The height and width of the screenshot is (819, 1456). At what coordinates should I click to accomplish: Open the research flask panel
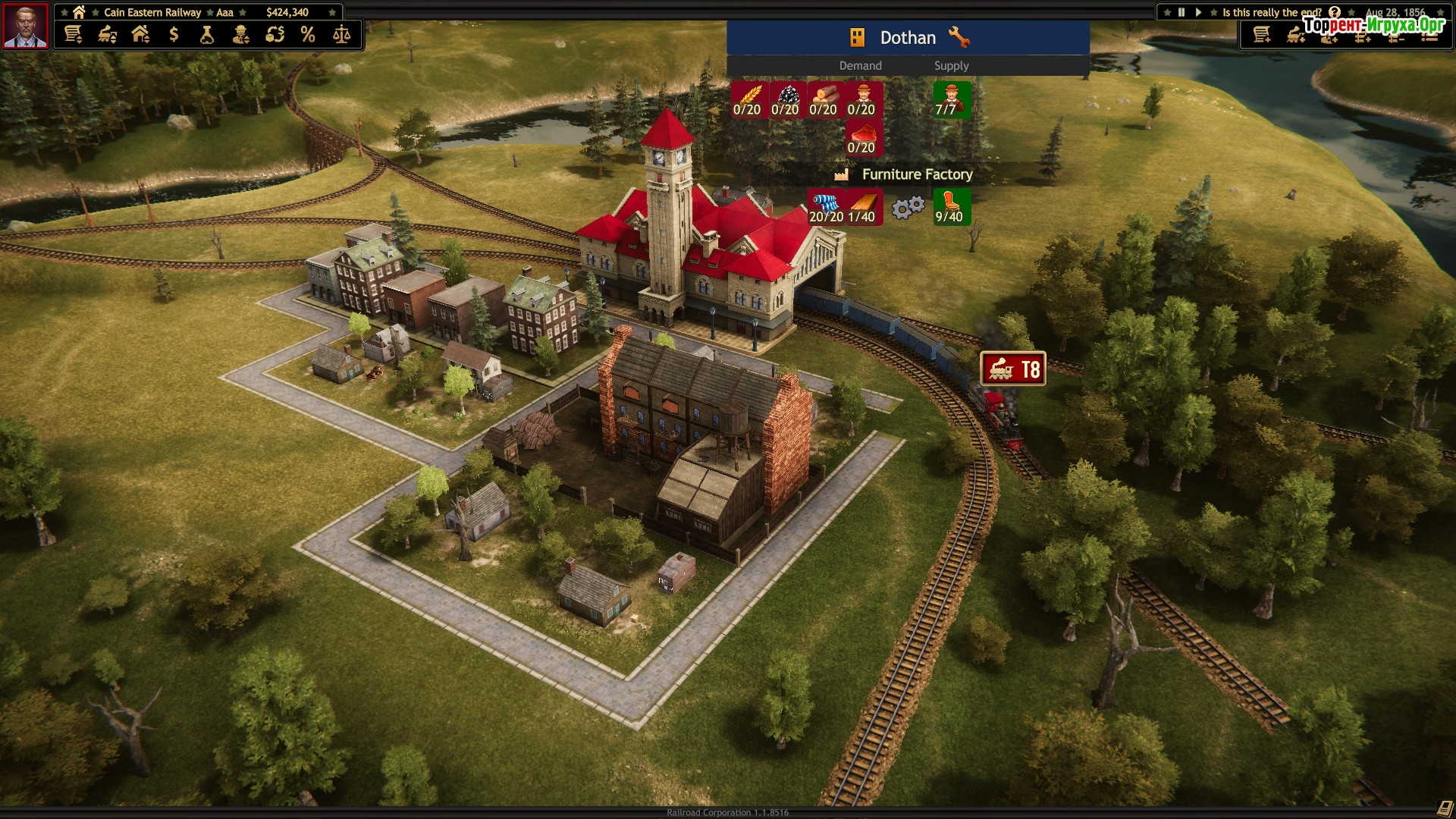coord(207,34)
